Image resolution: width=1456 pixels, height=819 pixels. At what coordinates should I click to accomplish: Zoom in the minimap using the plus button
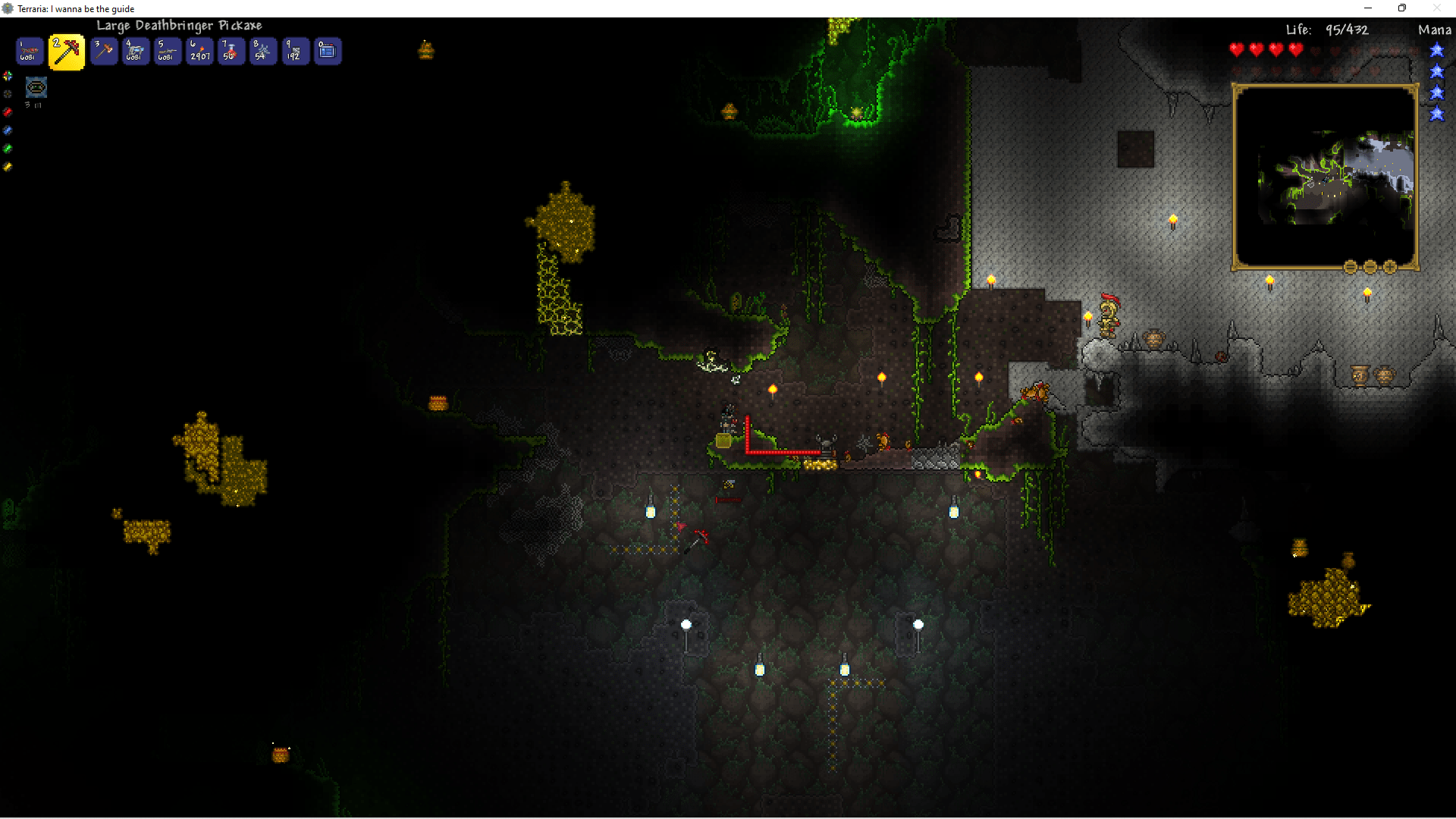(x=1389, y=267)
